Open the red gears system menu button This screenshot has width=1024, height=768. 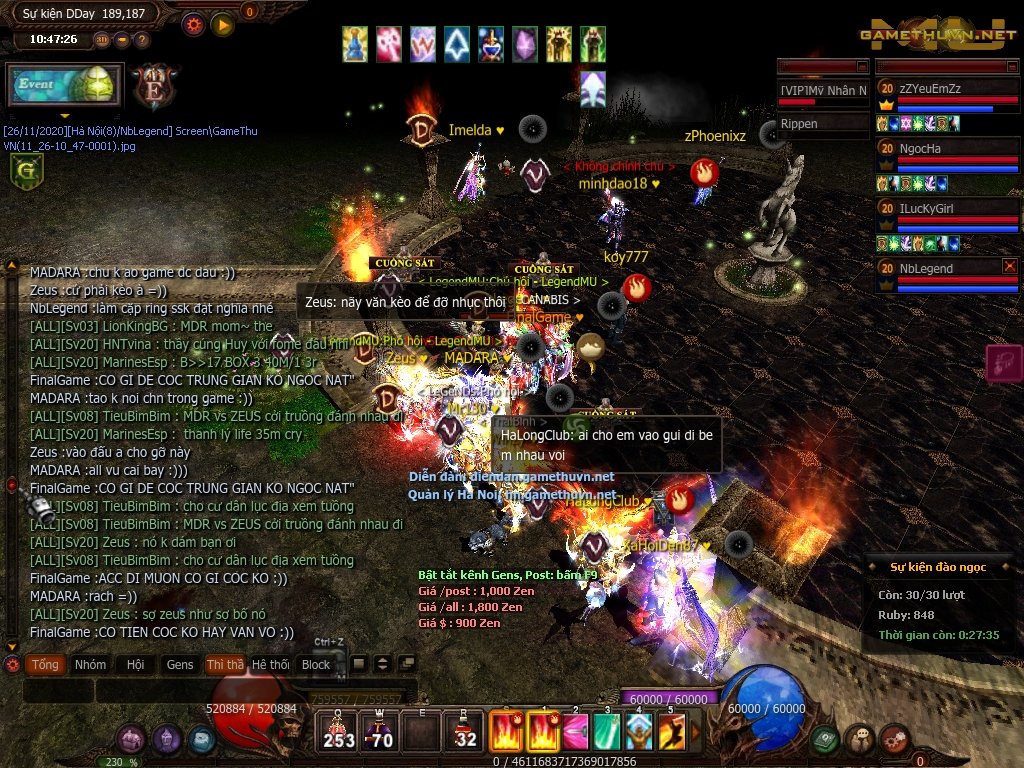click(895, 739)
